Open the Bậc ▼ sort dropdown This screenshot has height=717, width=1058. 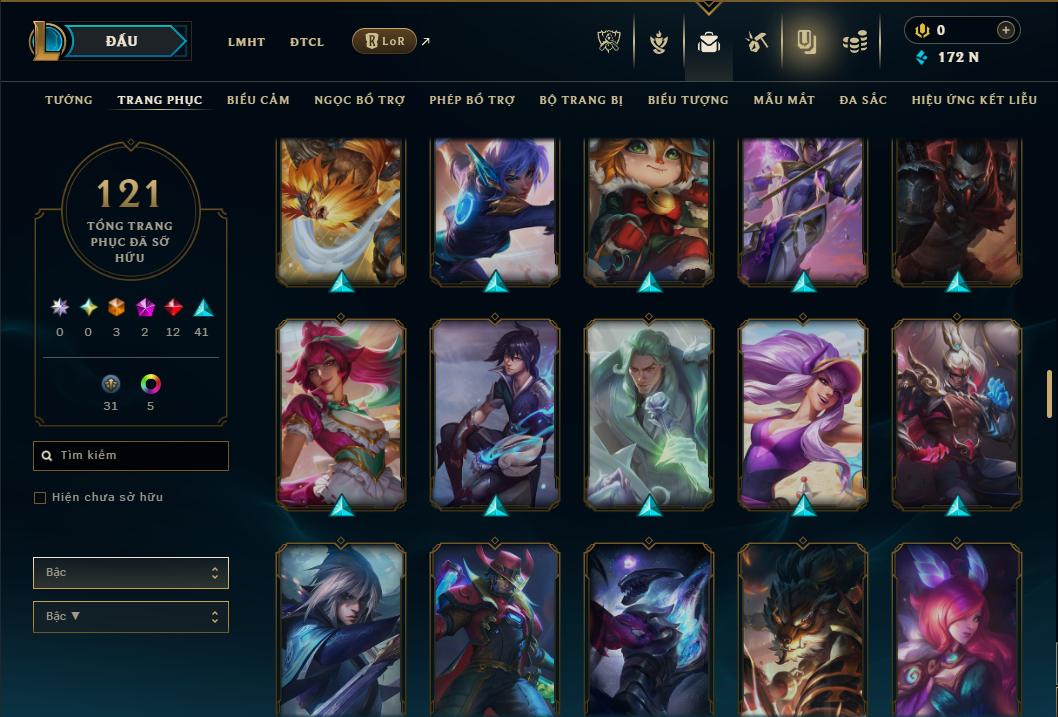pyautogui.click(x=131, y=617)
